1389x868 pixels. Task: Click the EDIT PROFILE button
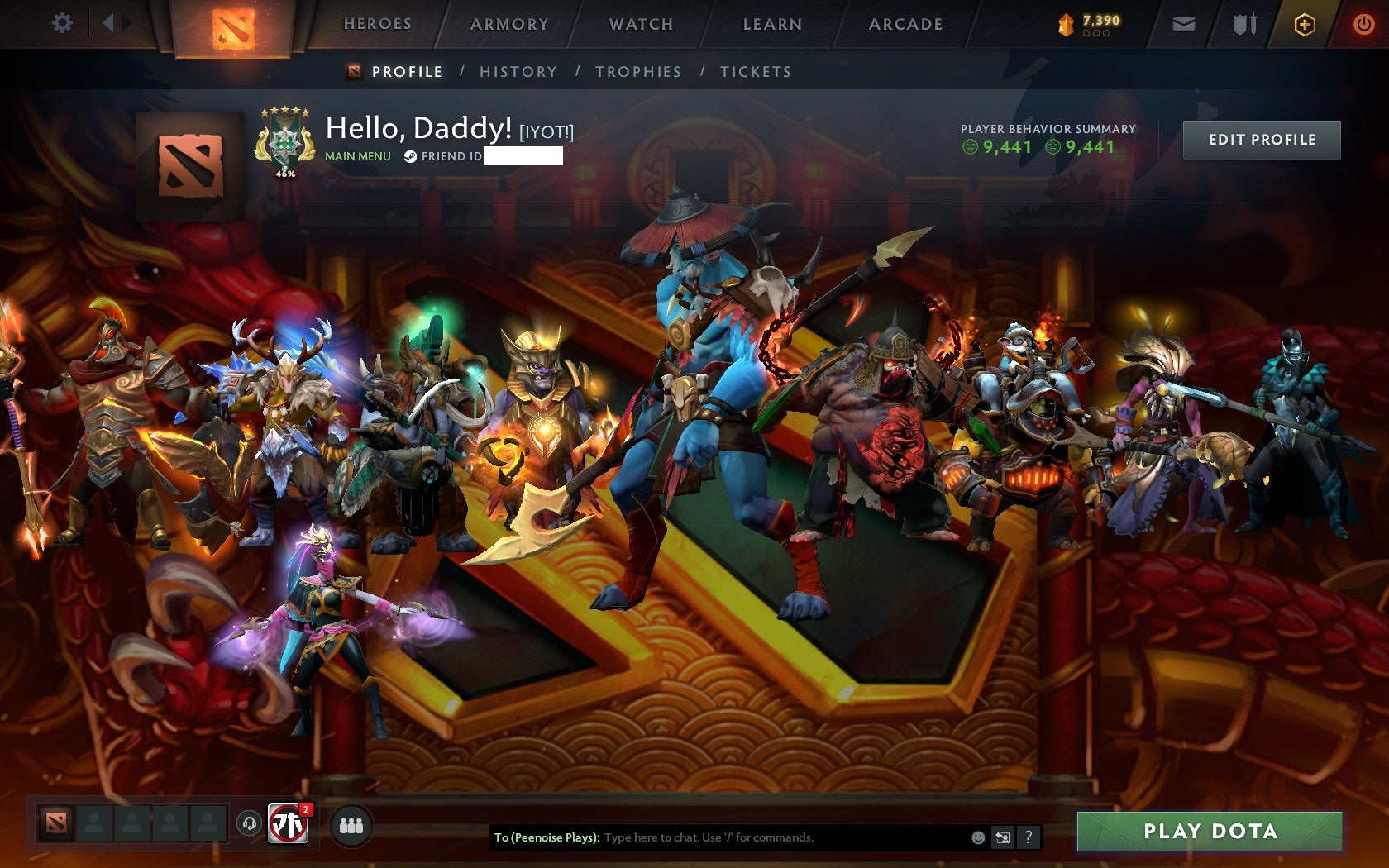1261,140
